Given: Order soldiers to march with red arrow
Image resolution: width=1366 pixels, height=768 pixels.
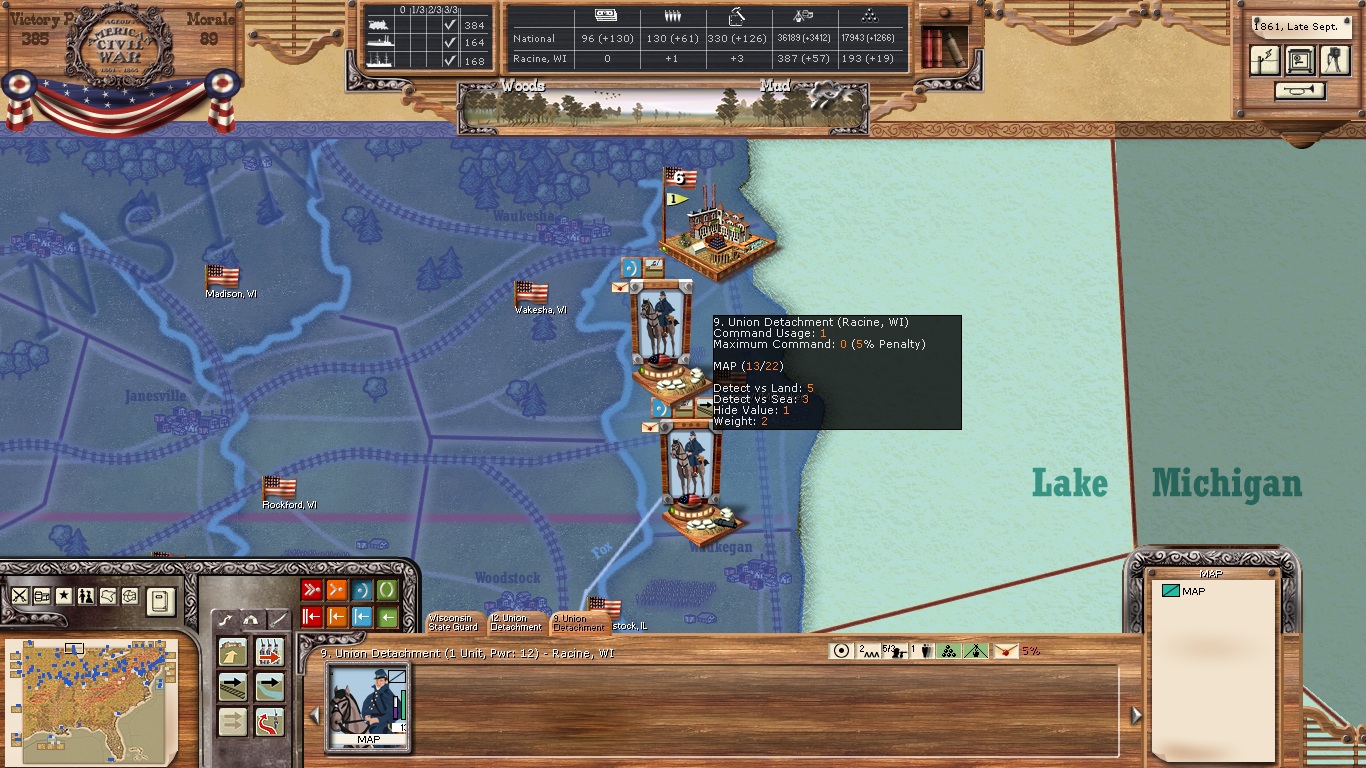Looking at the screenshot, I should coord(269,653).
